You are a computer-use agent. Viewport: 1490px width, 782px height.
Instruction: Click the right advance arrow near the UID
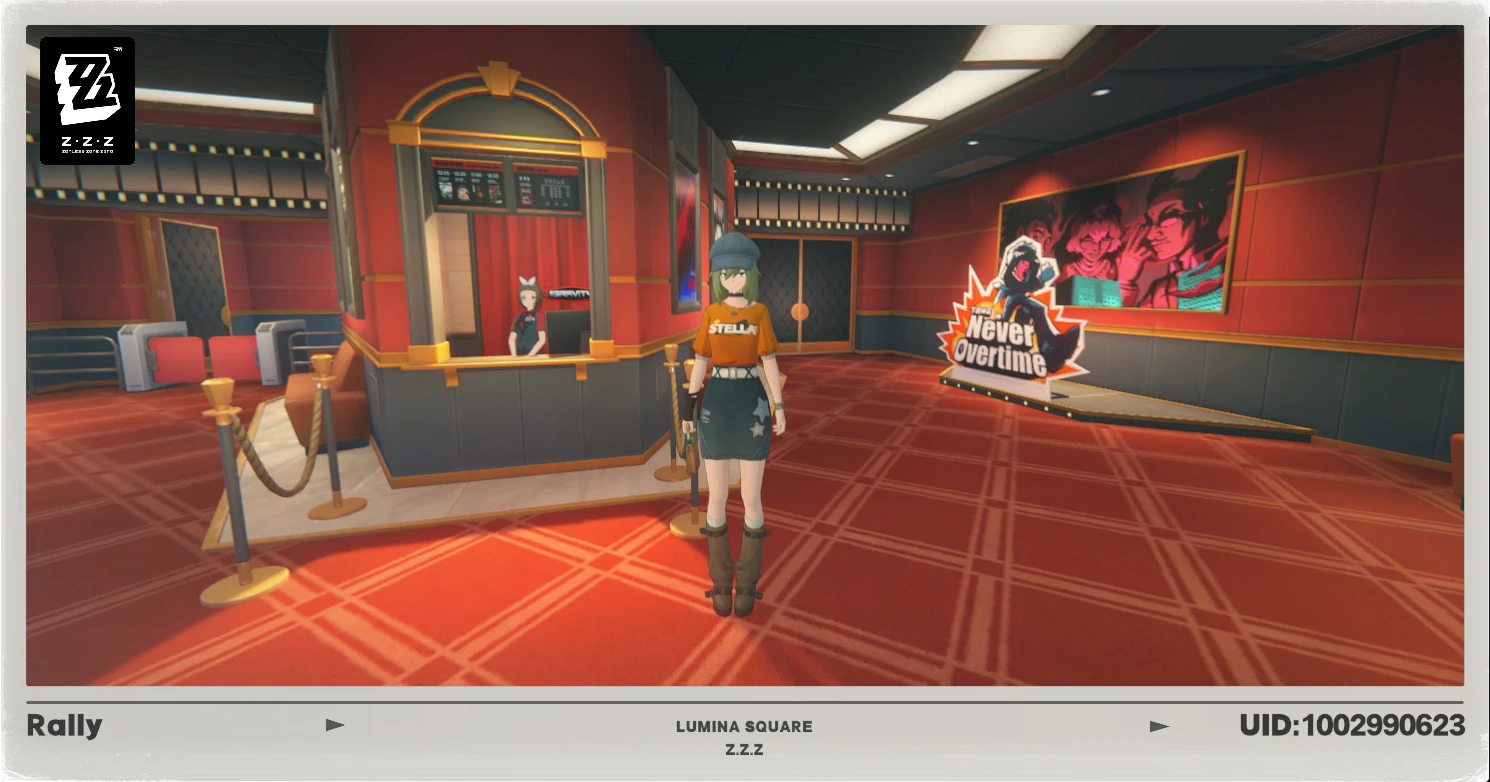[1161, 725]
